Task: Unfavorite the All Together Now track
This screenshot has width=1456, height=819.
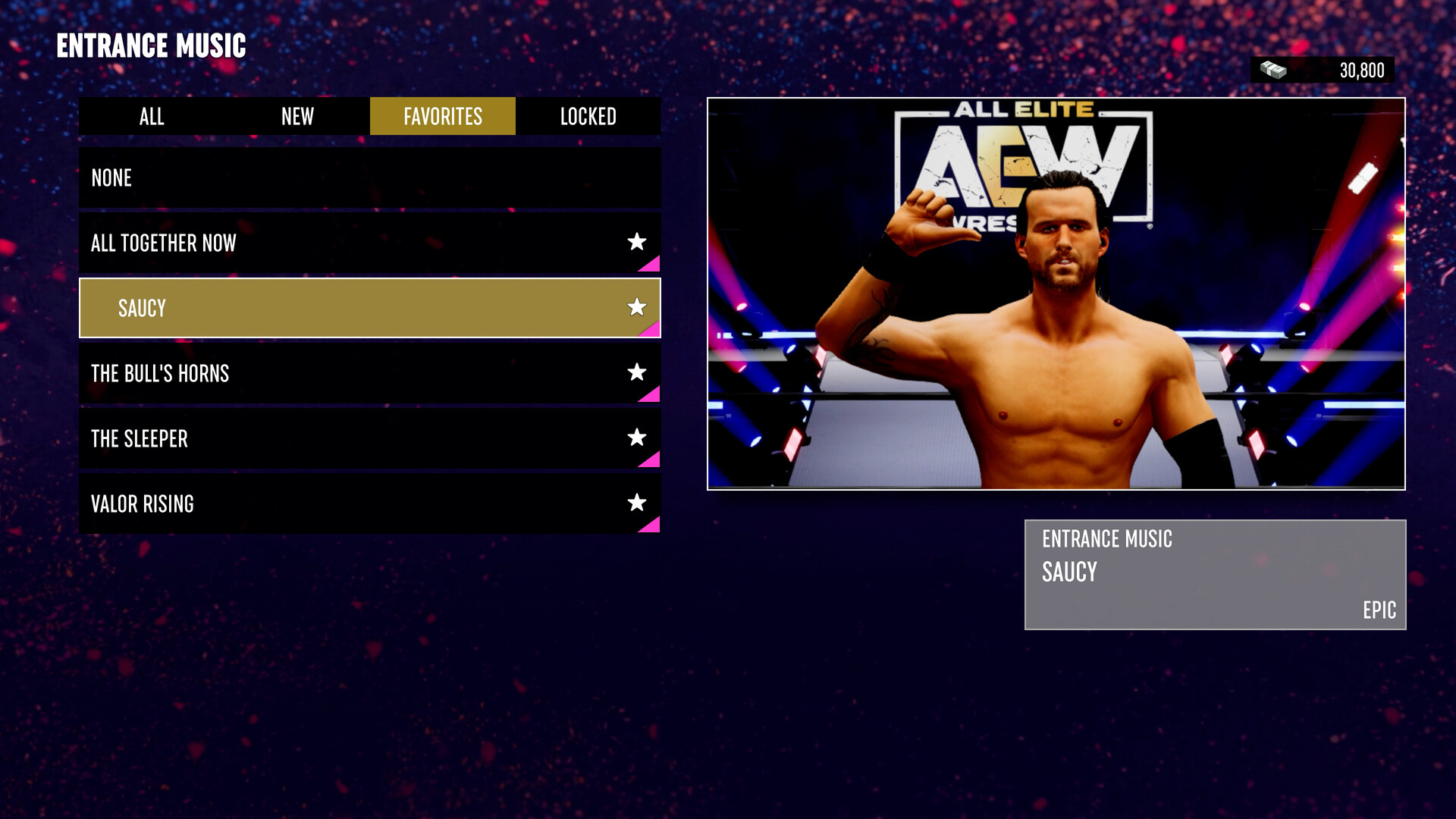Action: pyautogui.click(x=638, y=242)
